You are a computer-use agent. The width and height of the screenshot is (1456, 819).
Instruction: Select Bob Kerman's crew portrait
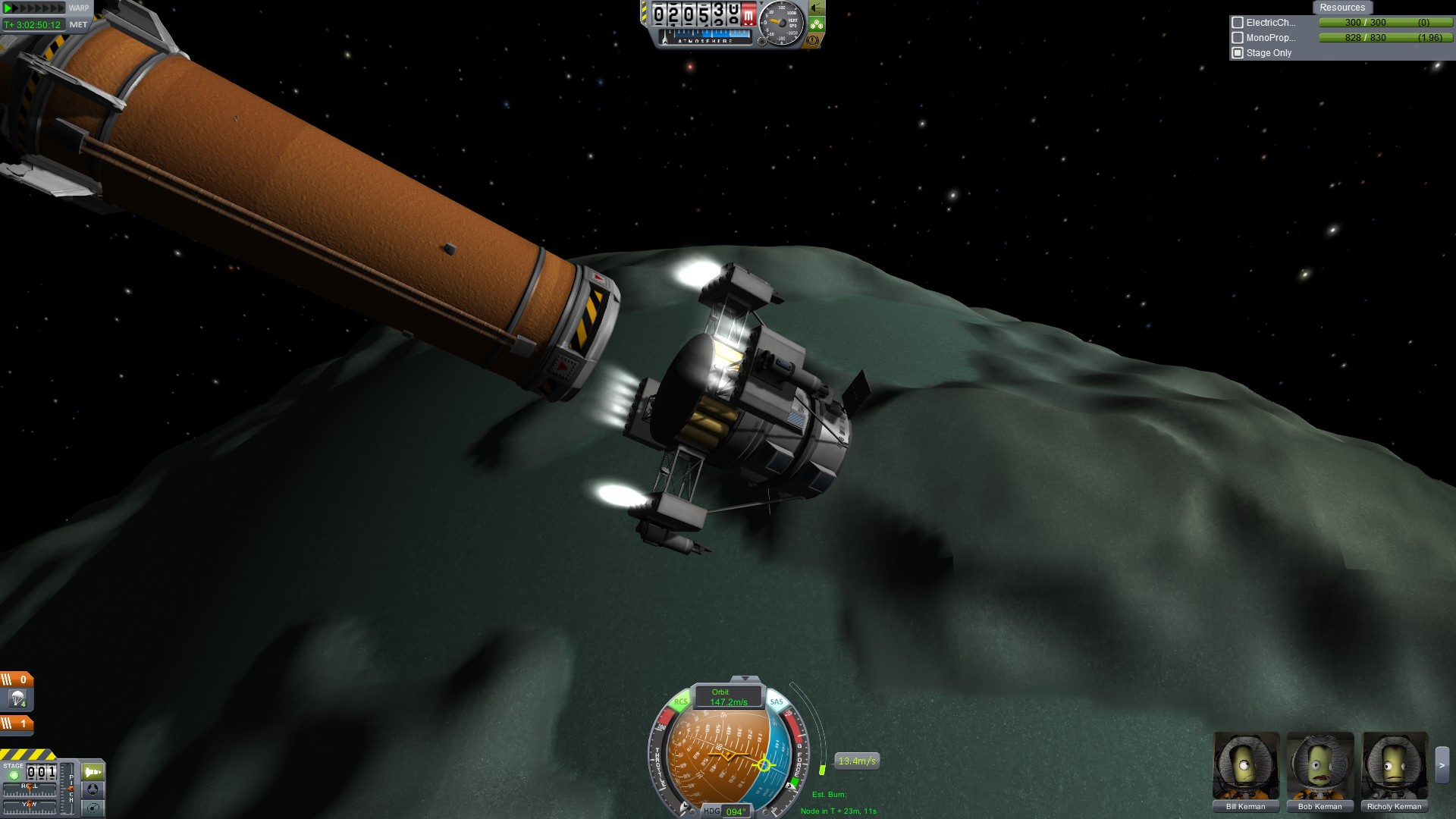tap(1319, 766)
